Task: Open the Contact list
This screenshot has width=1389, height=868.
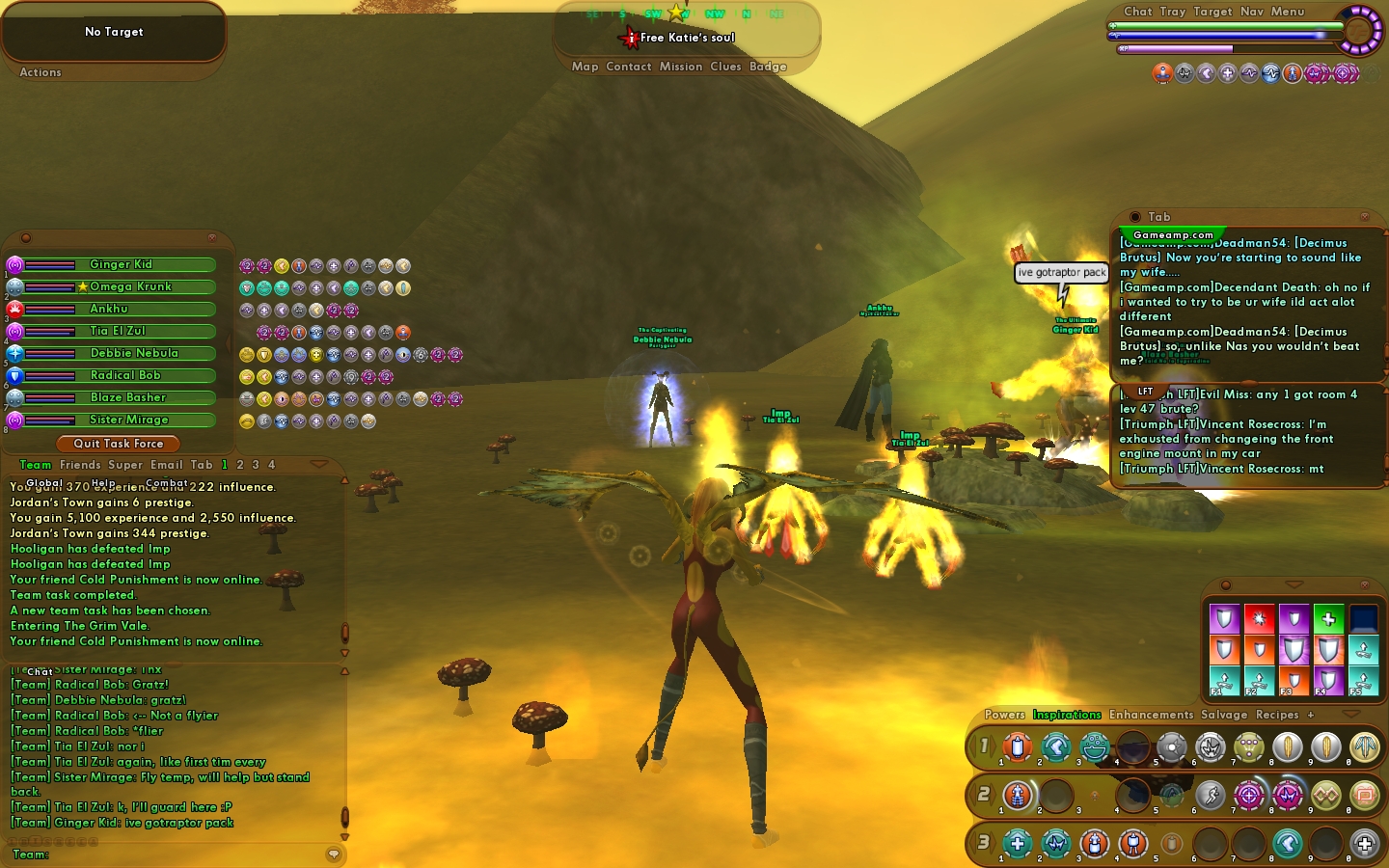Action: pyautogui.click(x=629, y=67)
